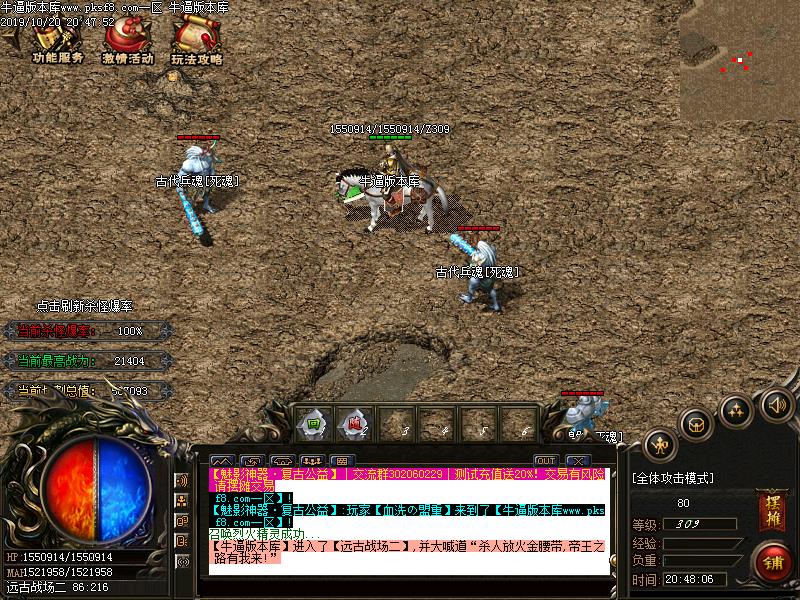Use the green 回 item in hotbar slot 1
800x600 pixels.
(x=312, y=423)
